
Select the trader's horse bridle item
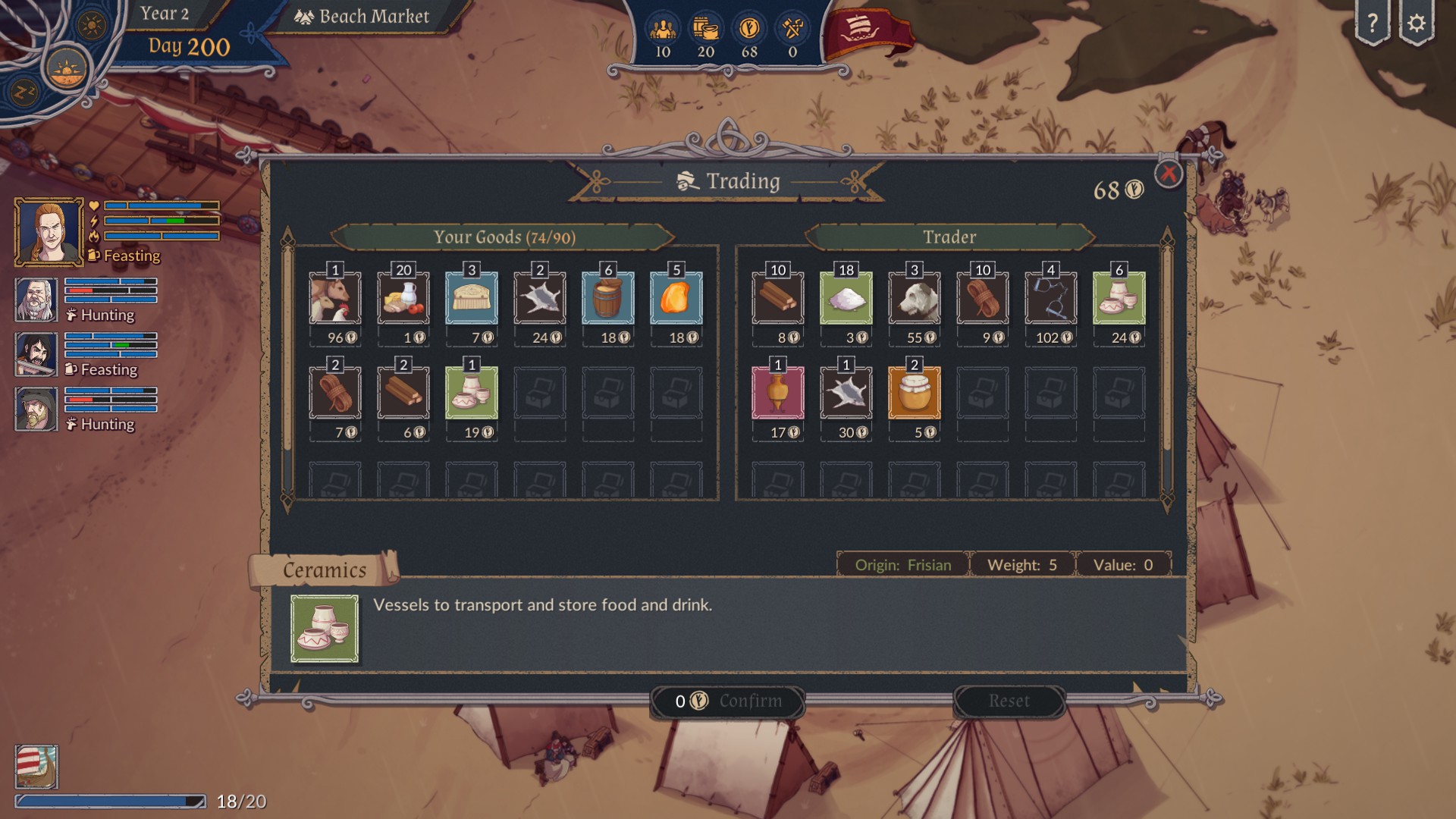coord(1051,298)
